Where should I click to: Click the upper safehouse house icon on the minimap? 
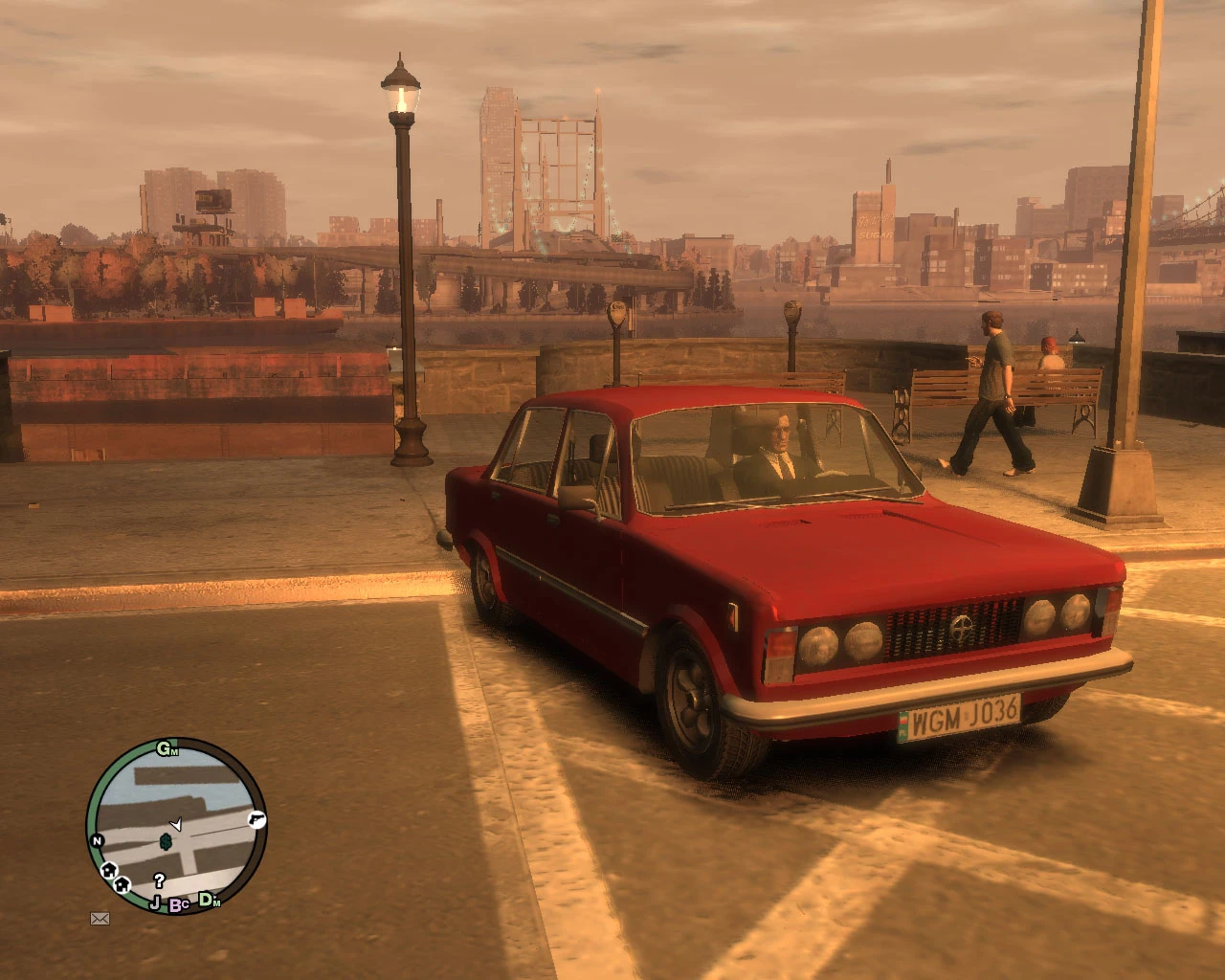[x=109, y=870]
